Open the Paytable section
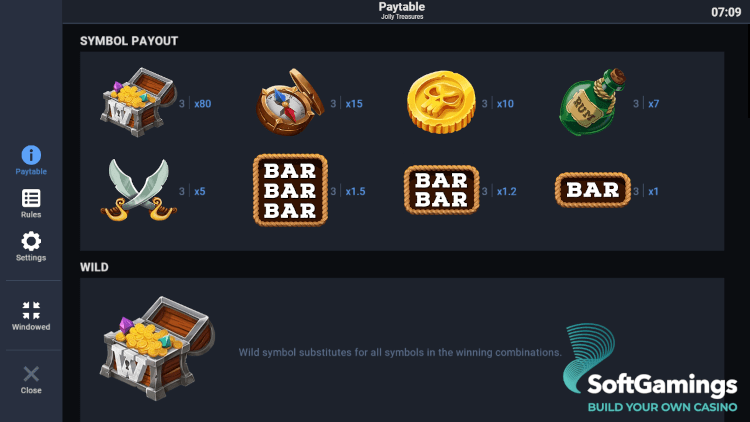Image resolution: width=750 pixels, height=422 pixels. 31,160
